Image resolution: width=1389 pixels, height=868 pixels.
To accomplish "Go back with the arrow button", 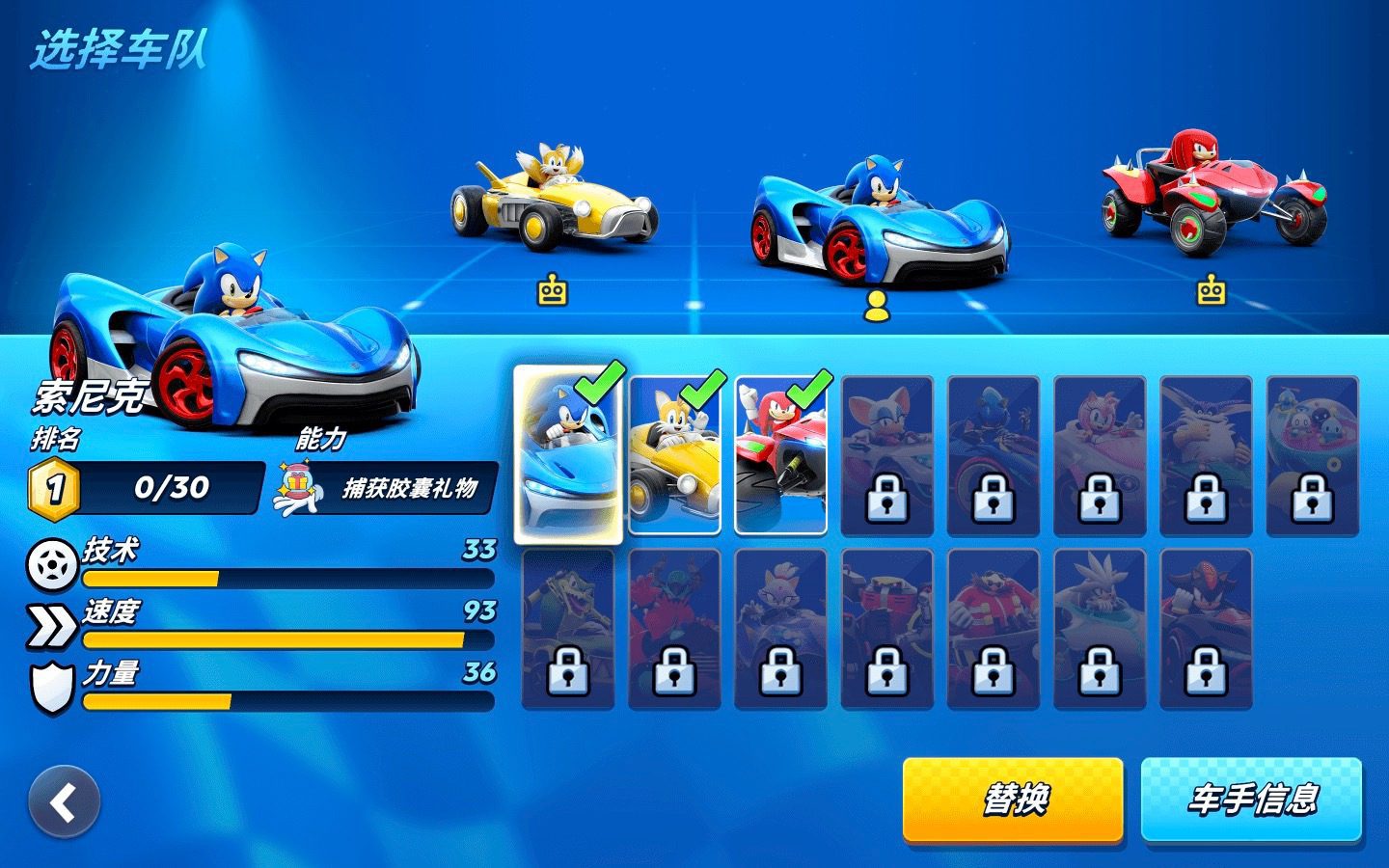I will click(64, 802).
